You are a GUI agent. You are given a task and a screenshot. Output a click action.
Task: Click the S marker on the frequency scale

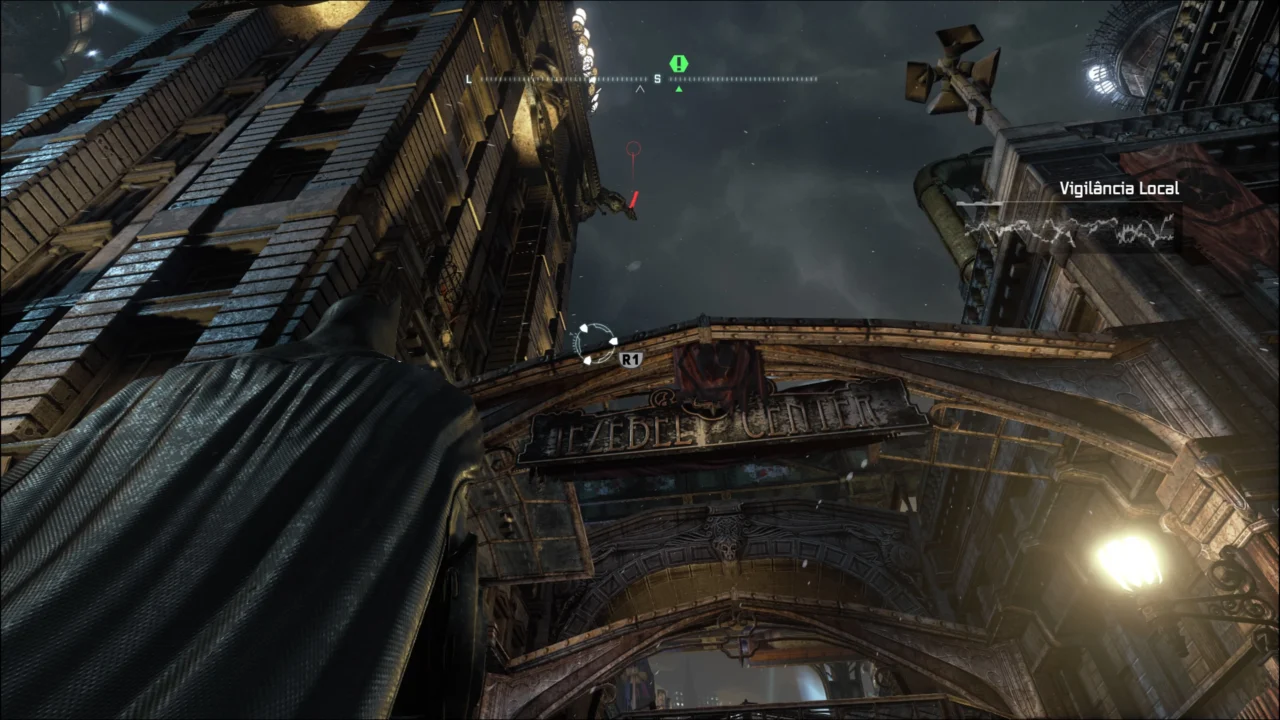[657, 77]
